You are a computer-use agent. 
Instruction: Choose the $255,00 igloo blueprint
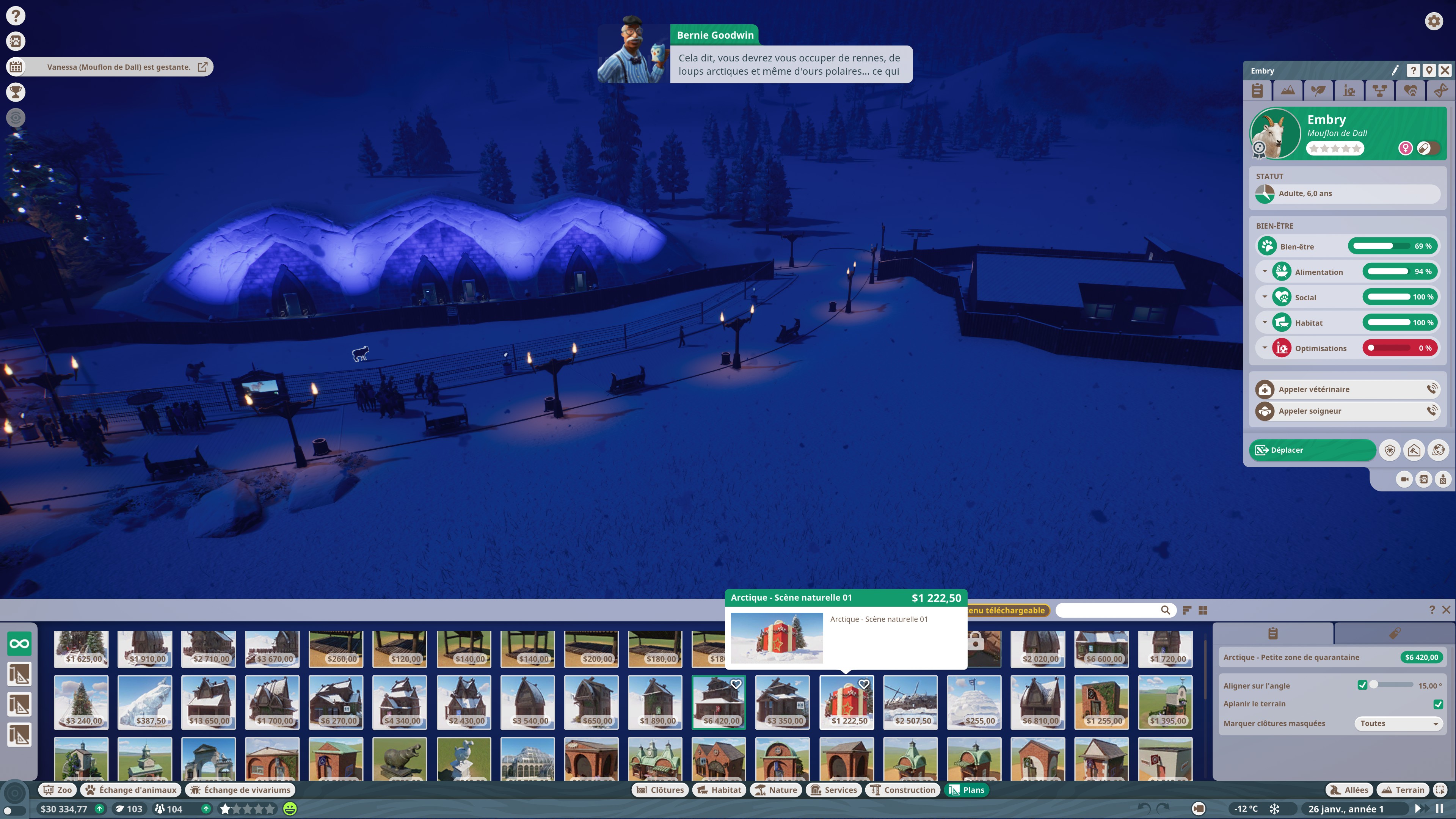[x=974, y=702]
